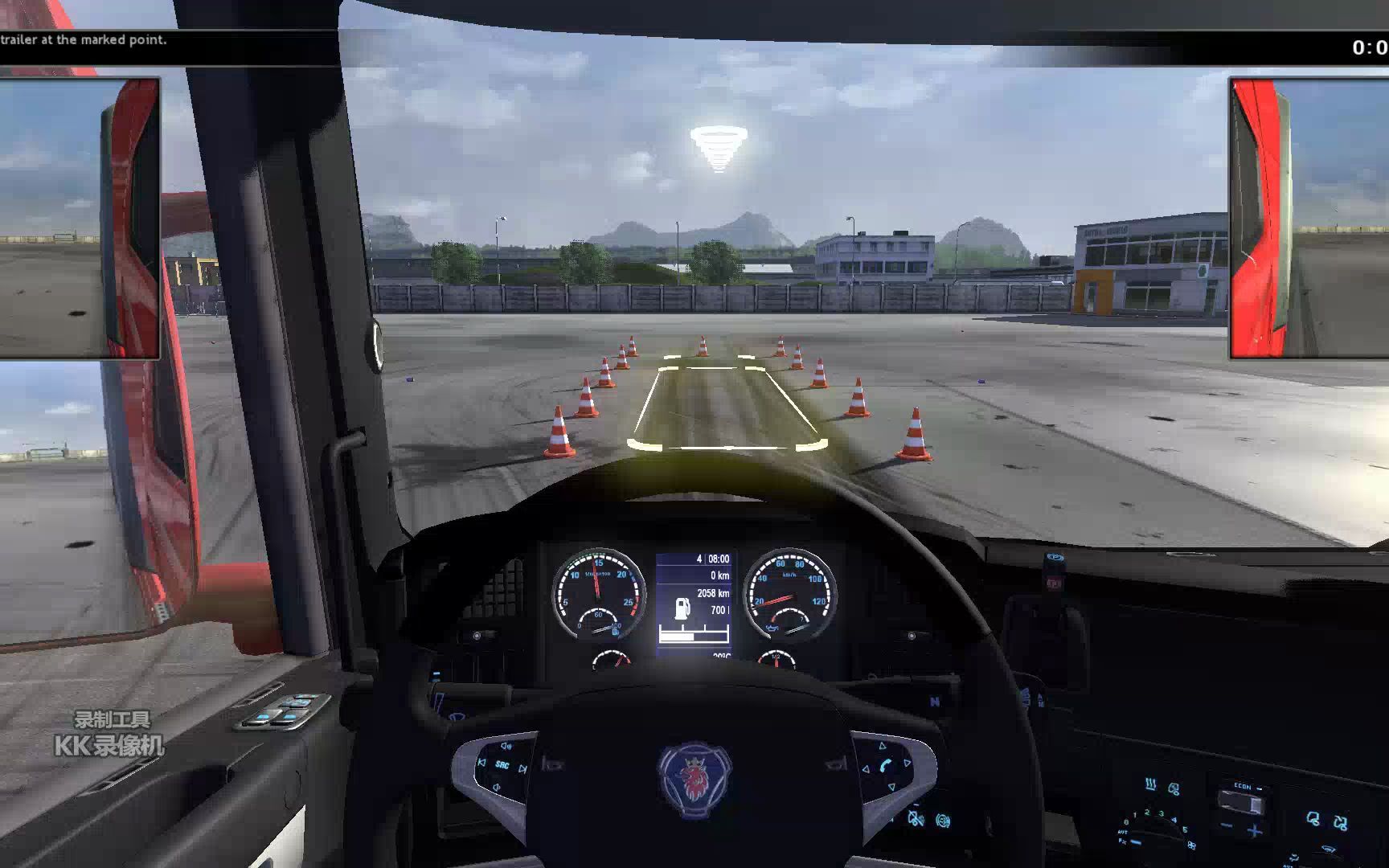
Task: Toggle ECON mode on the climate control
Action: (x=1243, y=787)
